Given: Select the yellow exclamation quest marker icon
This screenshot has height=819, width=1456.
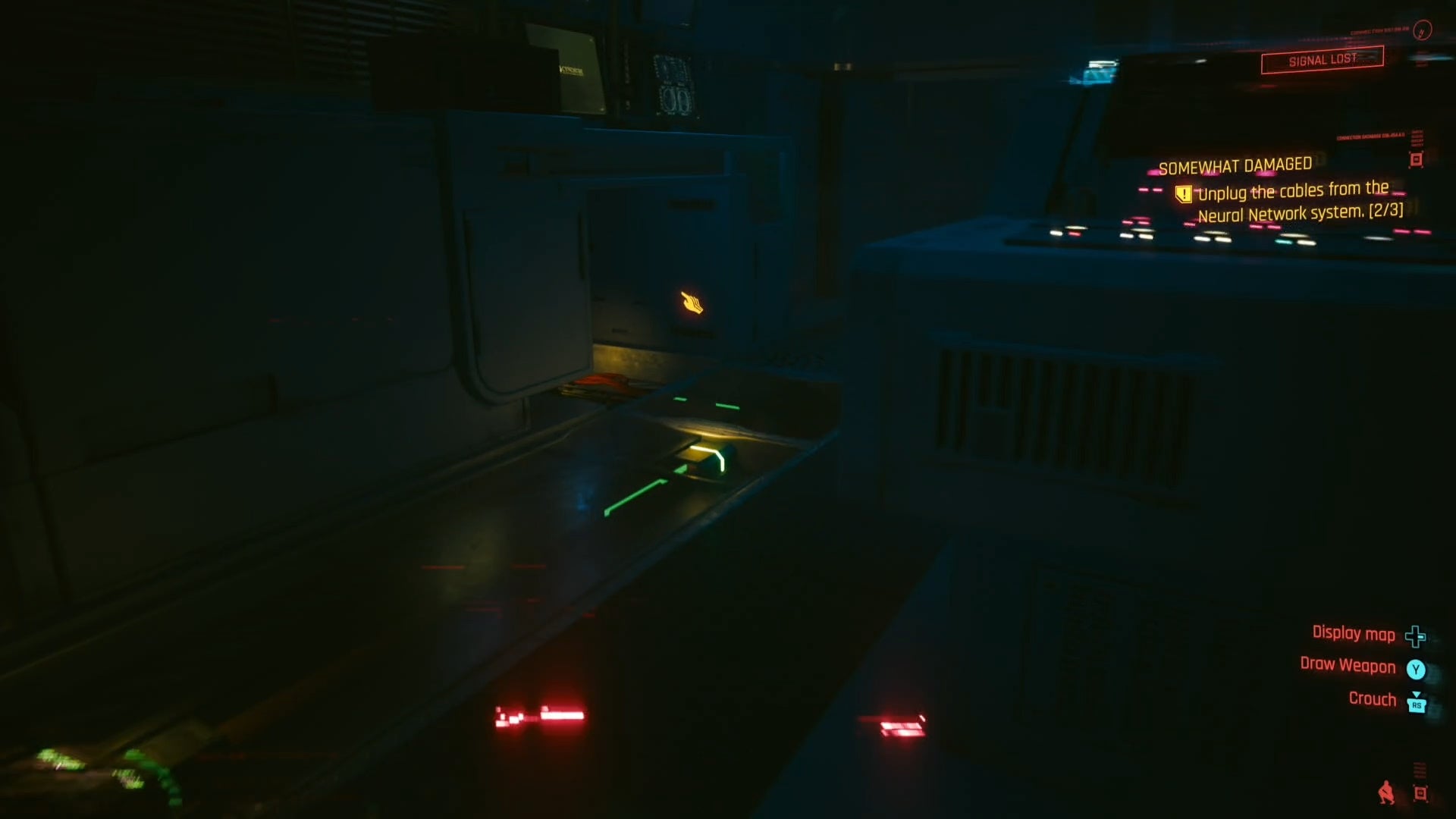Looking at the screenshot, I should pos(1183,194).
